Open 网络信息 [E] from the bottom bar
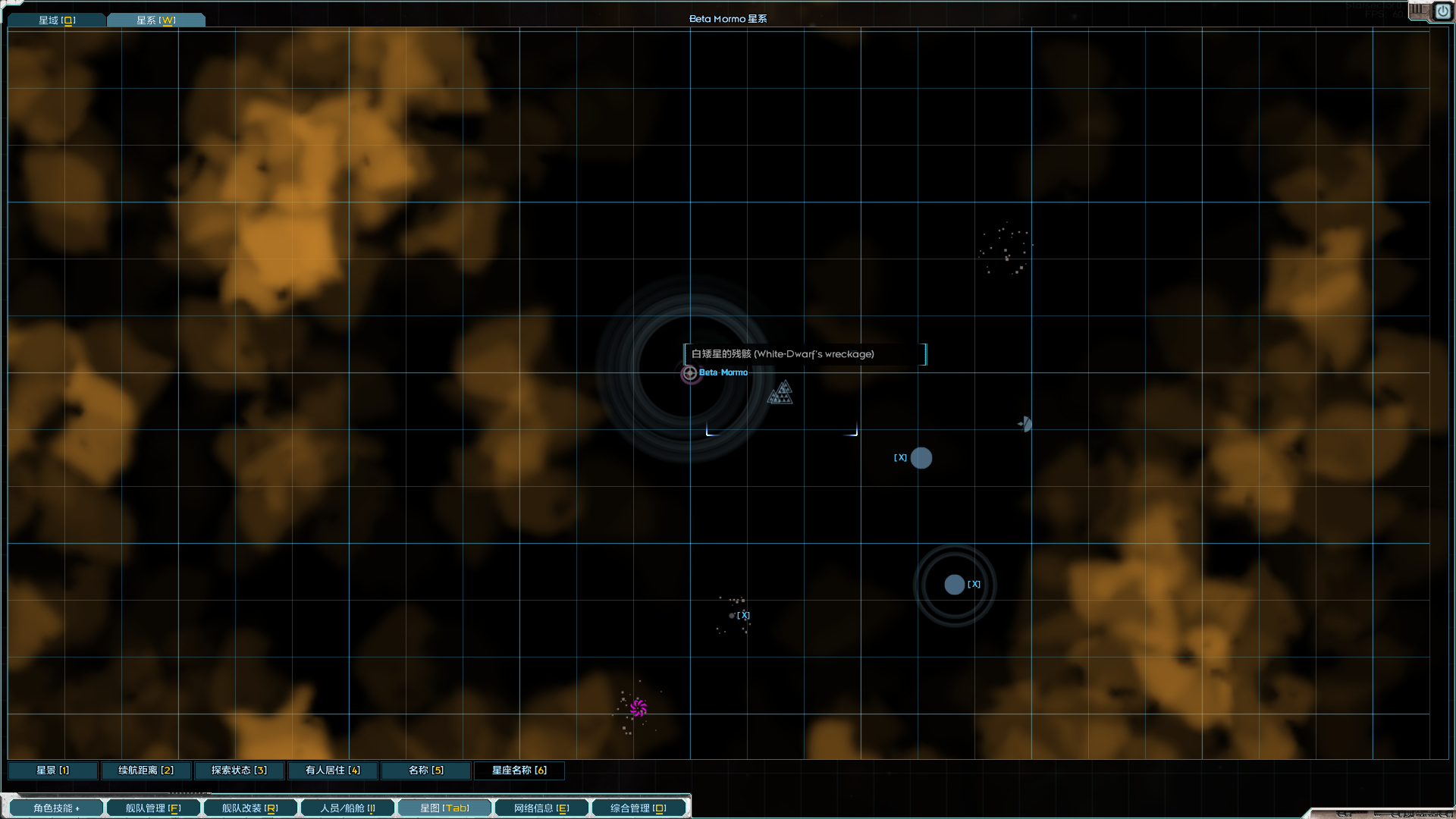The image size is (1456, 819). click(541, 807)
